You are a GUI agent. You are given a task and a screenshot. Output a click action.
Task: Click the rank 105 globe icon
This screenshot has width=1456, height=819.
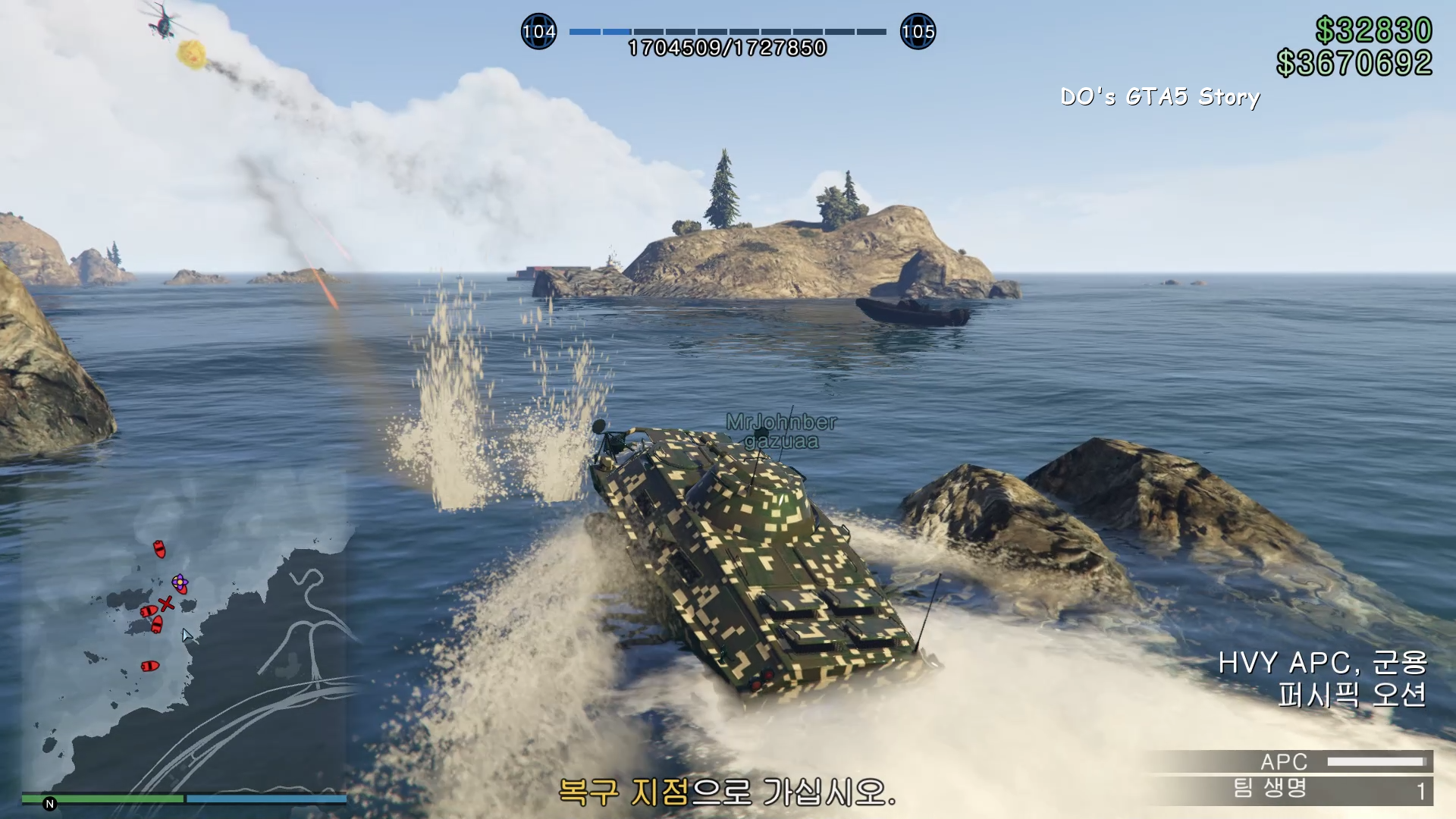(x=918, y=32)
